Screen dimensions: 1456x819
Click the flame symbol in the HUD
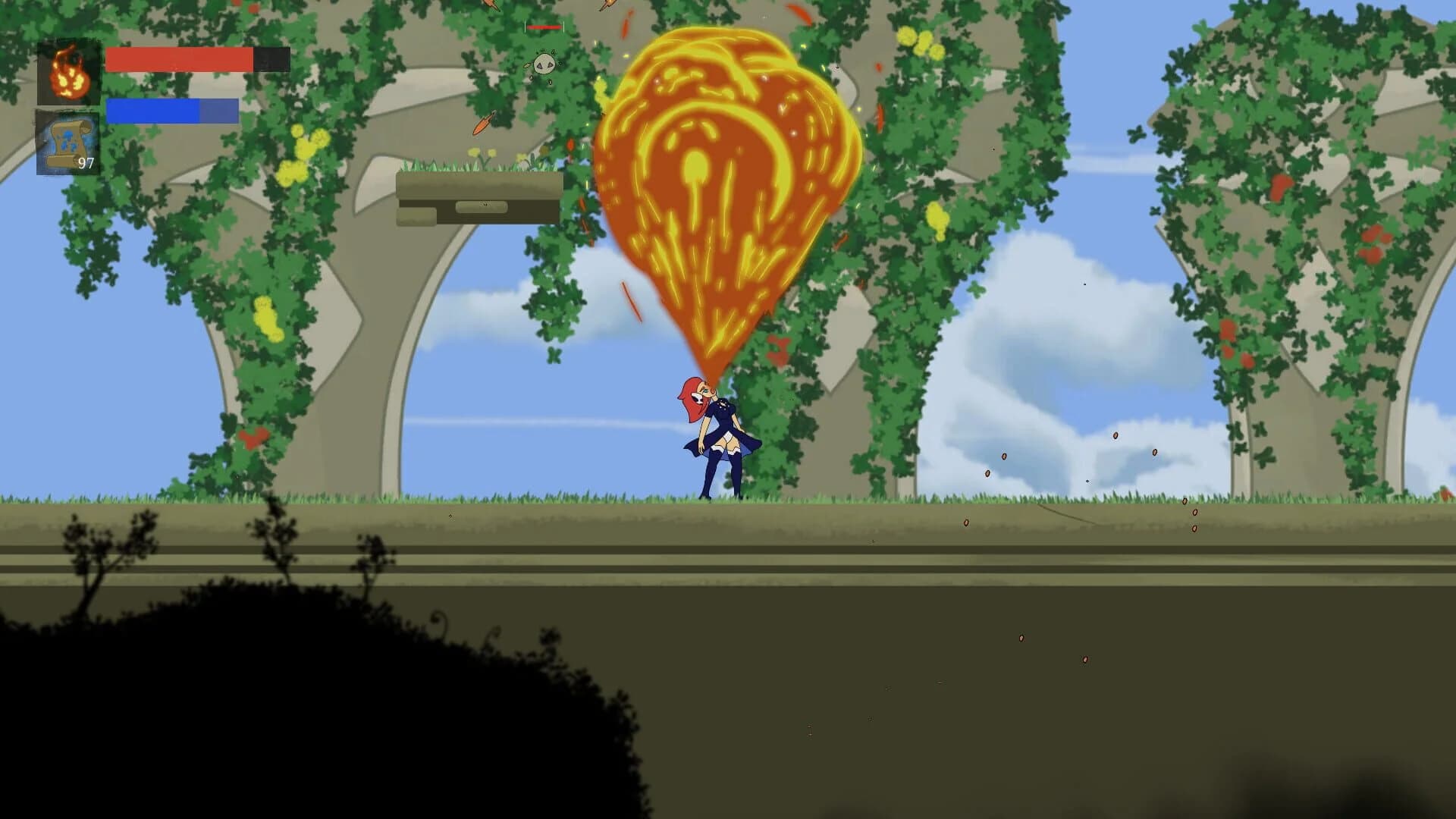[69, 74]
